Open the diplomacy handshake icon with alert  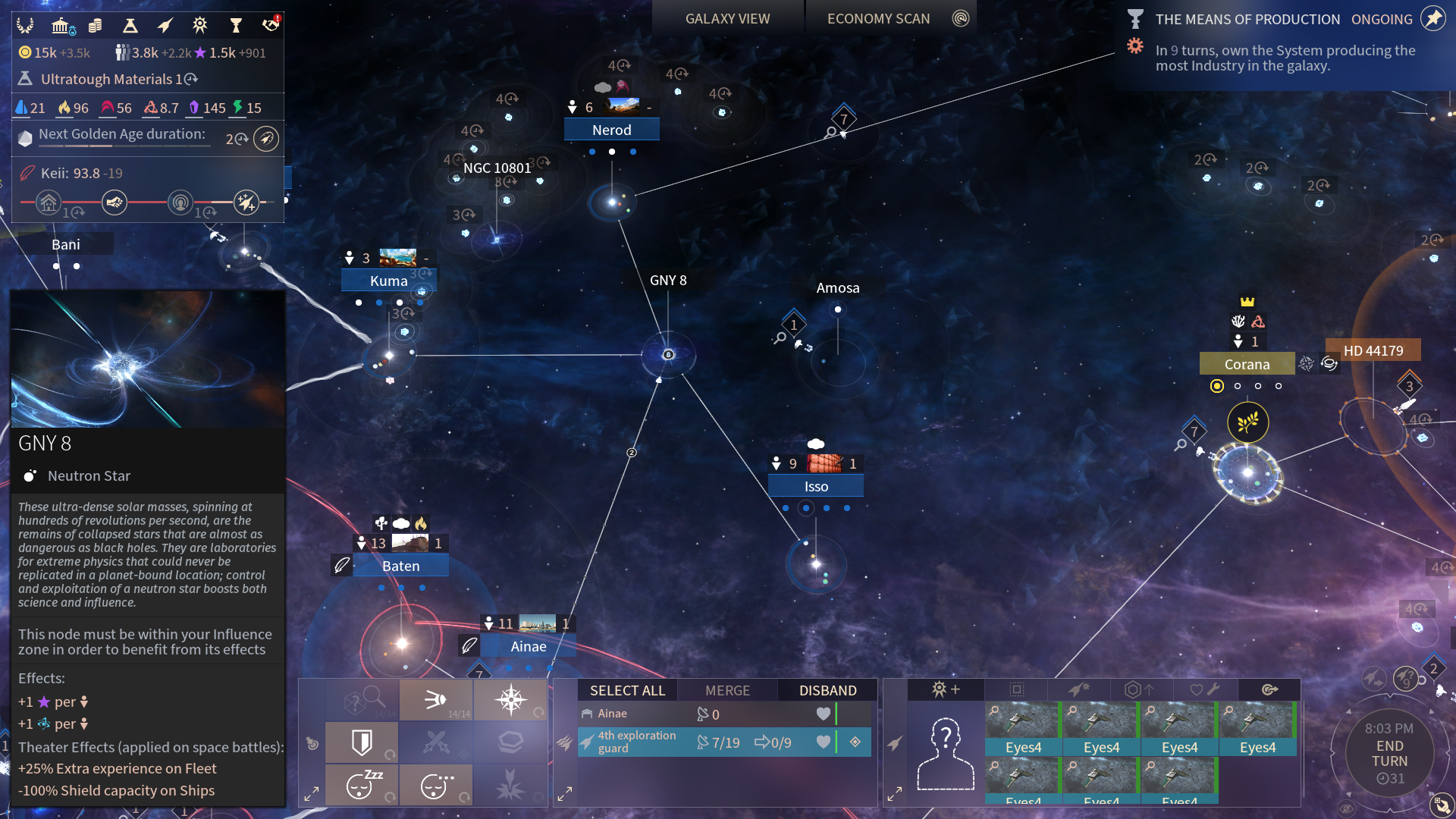point(271,25)
